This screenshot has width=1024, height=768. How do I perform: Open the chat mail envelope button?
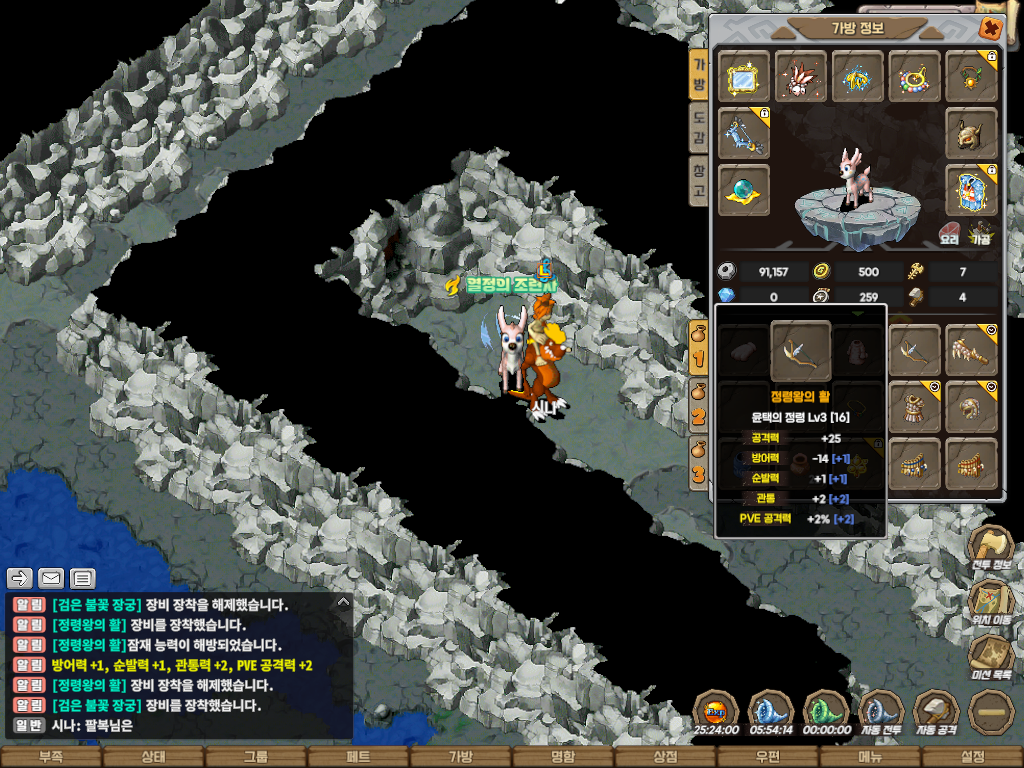click(x=51, y=578)
